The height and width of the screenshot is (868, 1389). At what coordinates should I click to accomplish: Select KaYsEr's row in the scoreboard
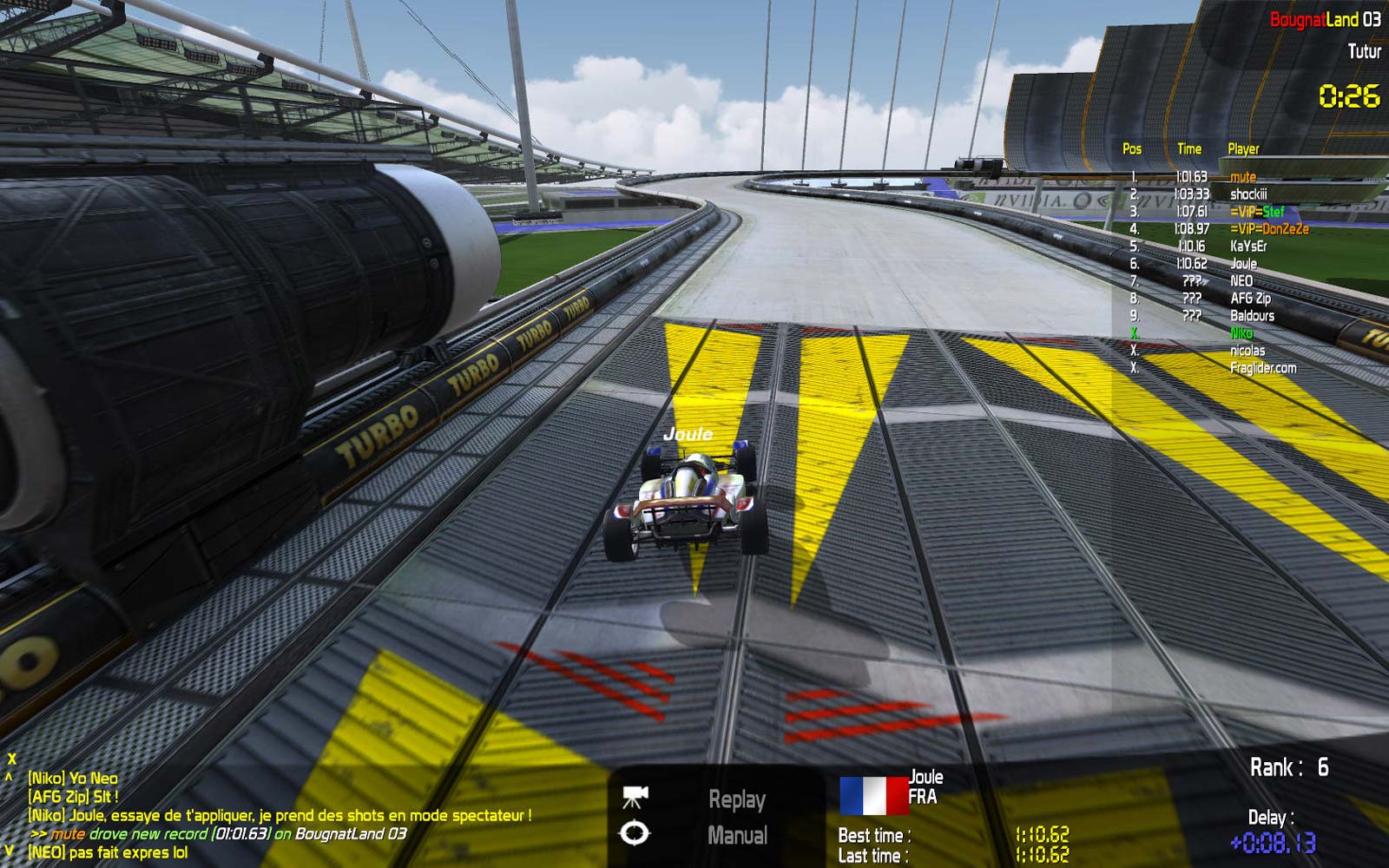[x=1248, y=247]
